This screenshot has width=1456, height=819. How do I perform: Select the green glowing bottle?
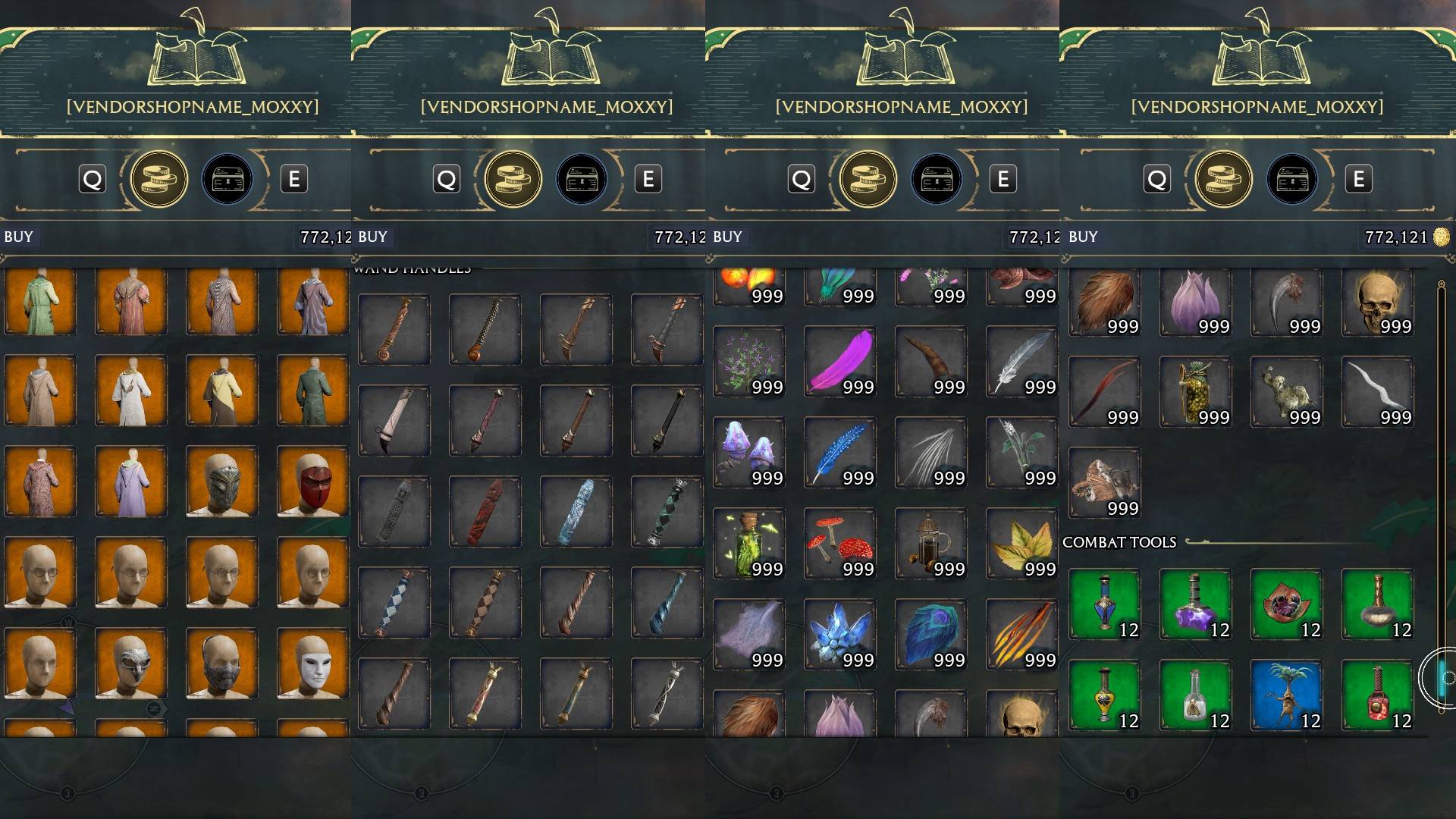point(748,544)
